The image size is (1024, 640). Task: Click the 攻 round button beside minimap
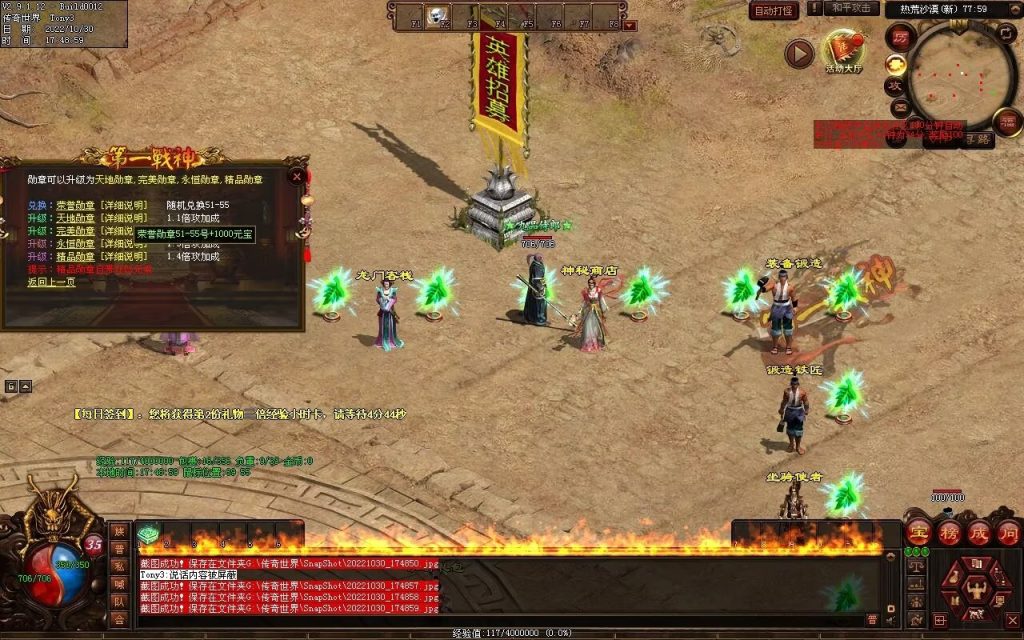tap(895, 86)
